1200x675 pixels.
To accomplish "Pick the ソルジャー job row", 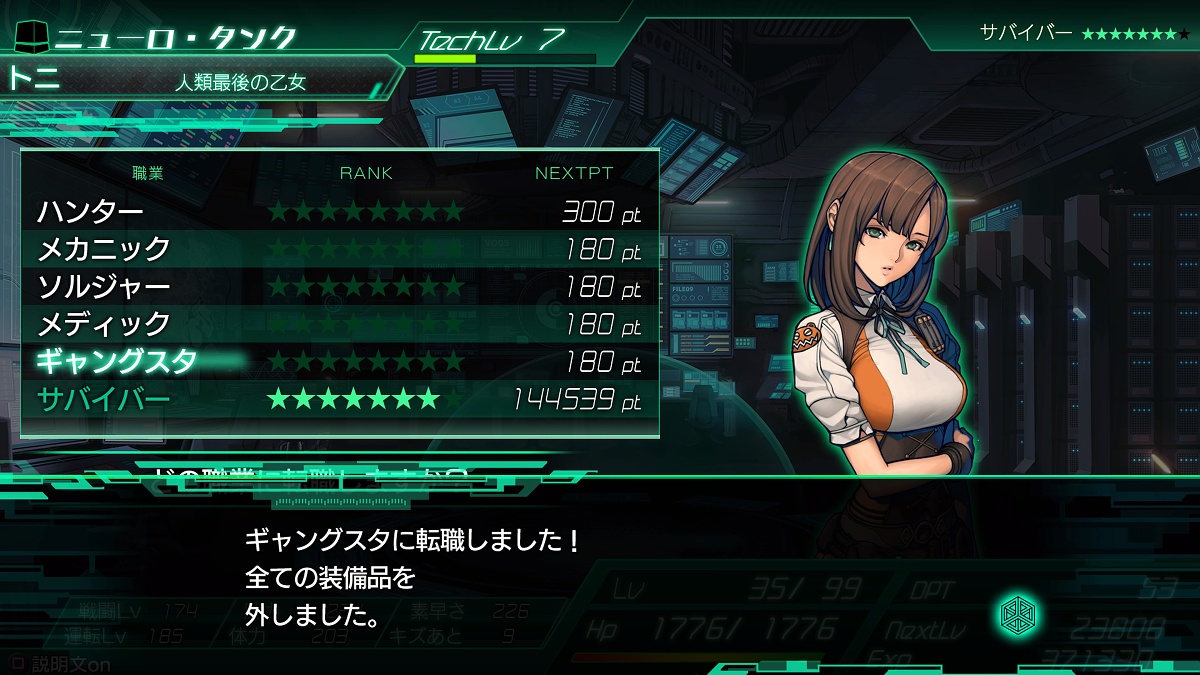I will [340, 287].
